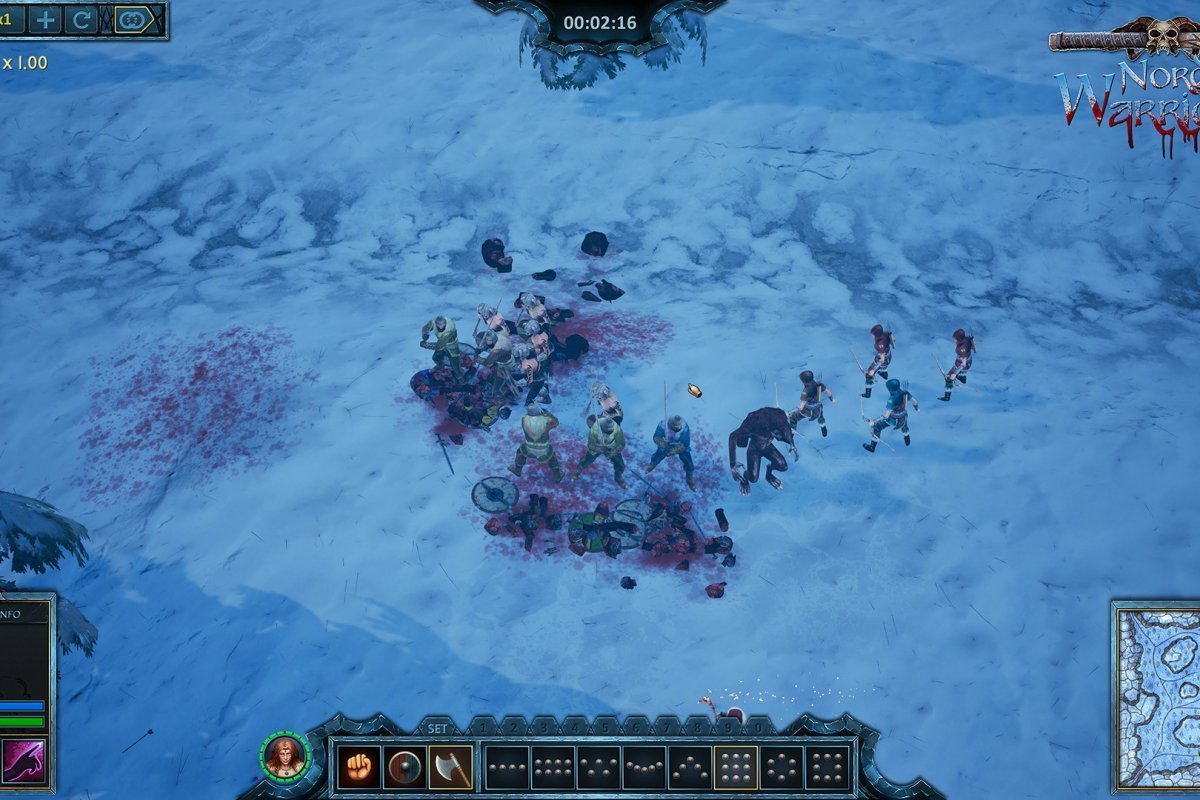Click the circular arrow reset button
Screen dimensions: 1200x800
coord(81,19)
